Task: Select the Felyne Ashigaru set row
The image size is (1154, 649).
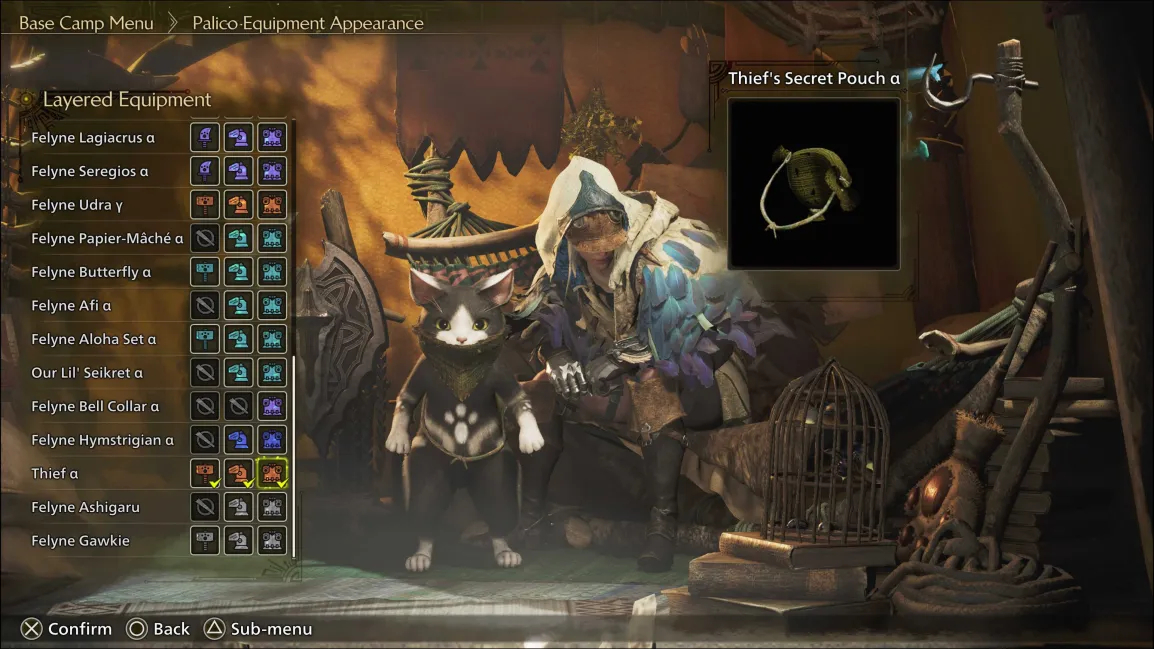Action: click(85, 507)
